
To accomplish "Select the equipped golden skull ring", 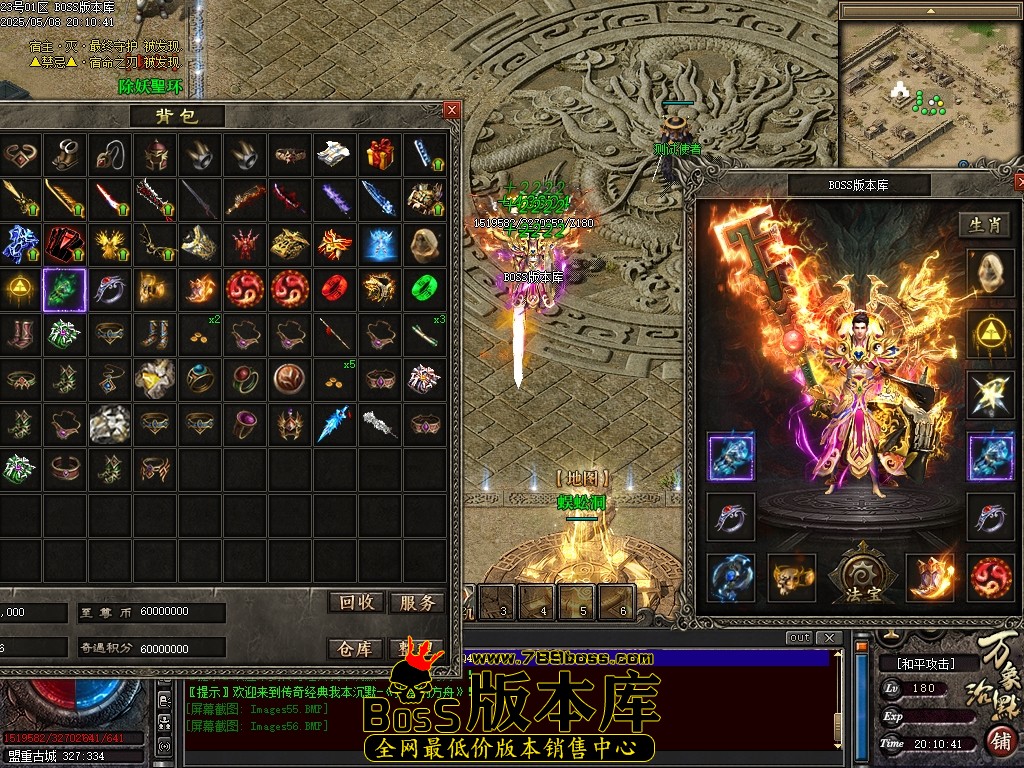I will (791, 577).
